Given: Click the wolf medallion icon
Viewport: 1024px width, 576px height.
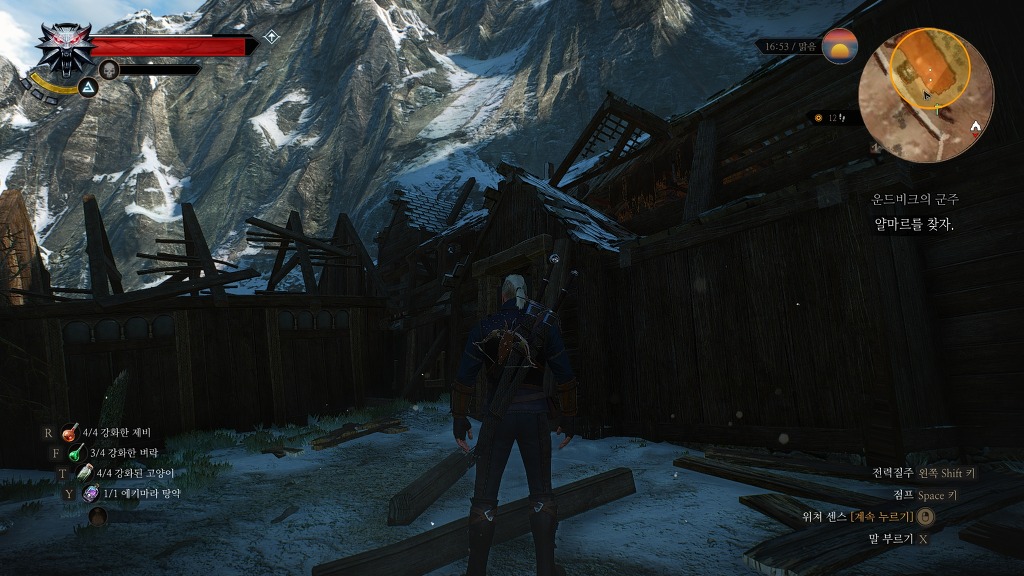Looking at the screenshot, I should pyautogui.click(x=65, y=48).
